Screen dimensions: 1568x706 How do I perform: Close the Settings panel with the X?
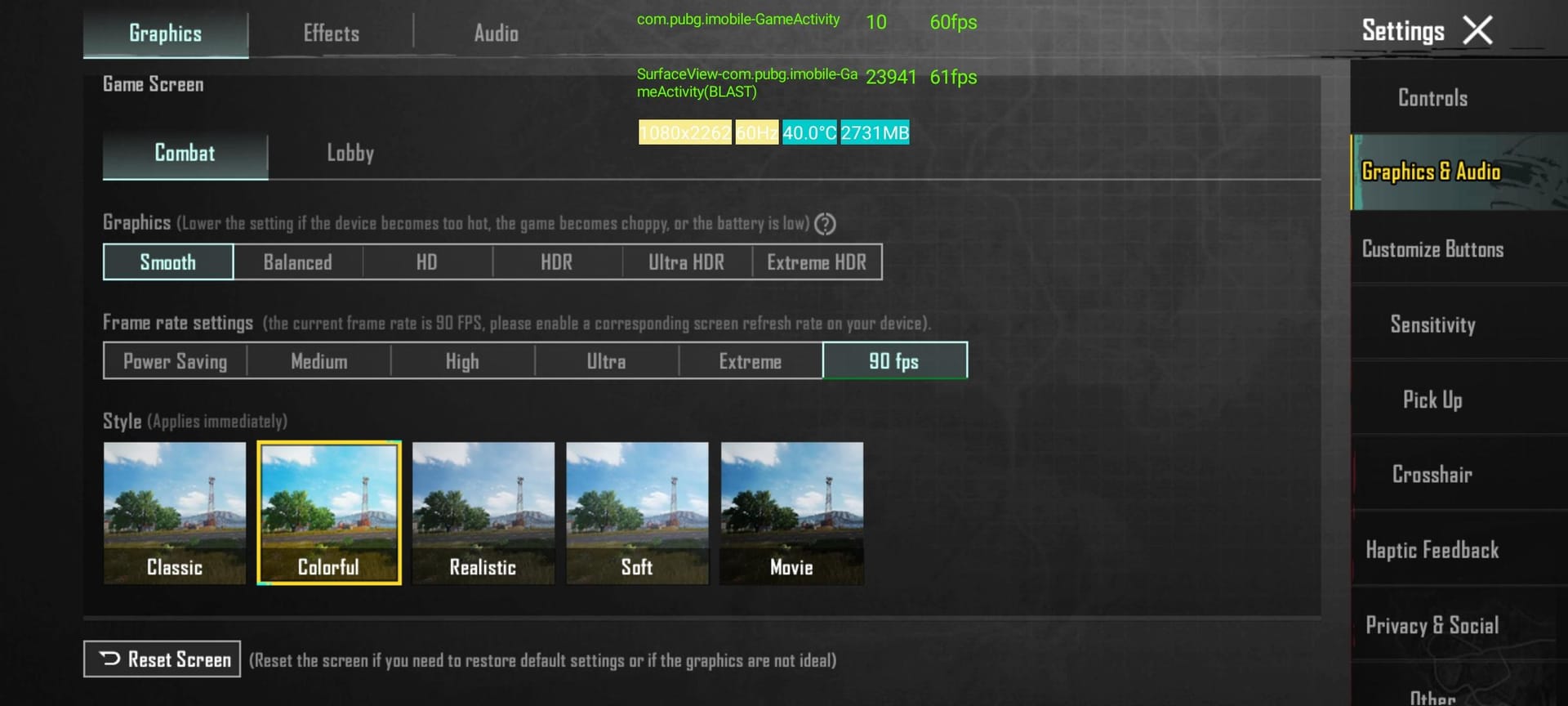[x=1479, y=29]
